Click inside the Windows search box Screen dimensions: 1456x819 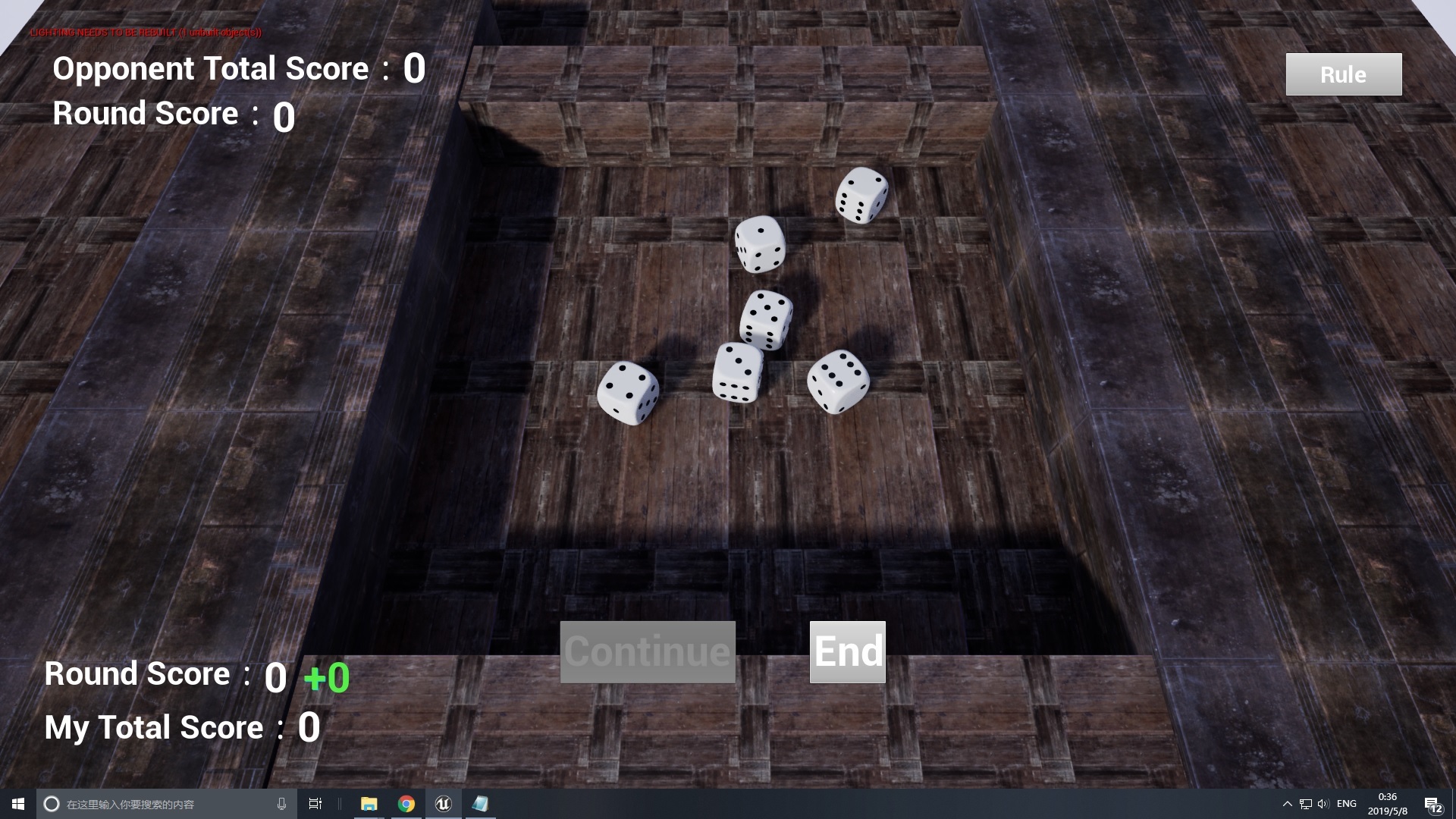coord(152,804)
